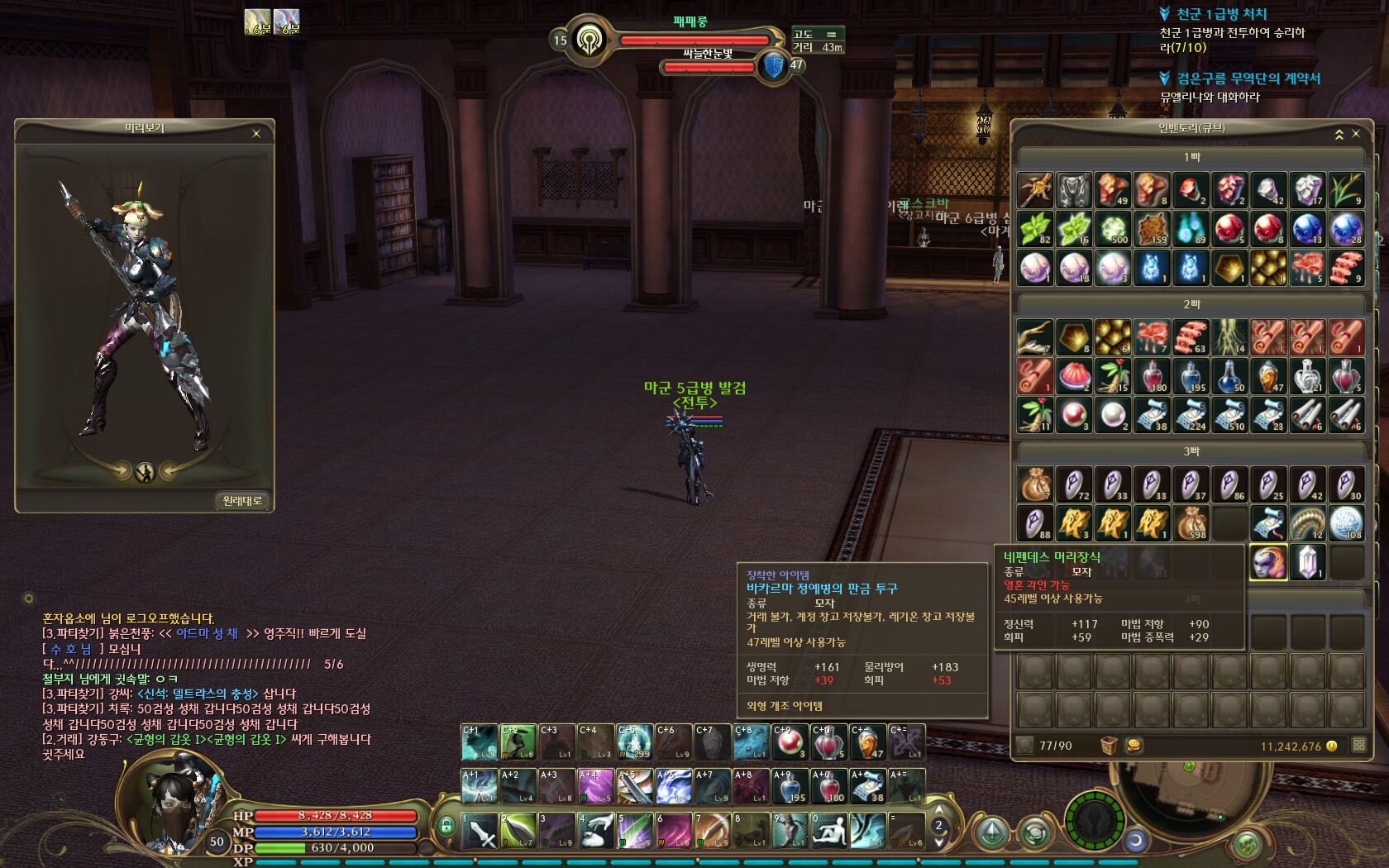Image resolution: width=1389 pixels, height=868 pixels.
Task: Use the resting figure skill in slot 0
Action: (x=828, y=831)
